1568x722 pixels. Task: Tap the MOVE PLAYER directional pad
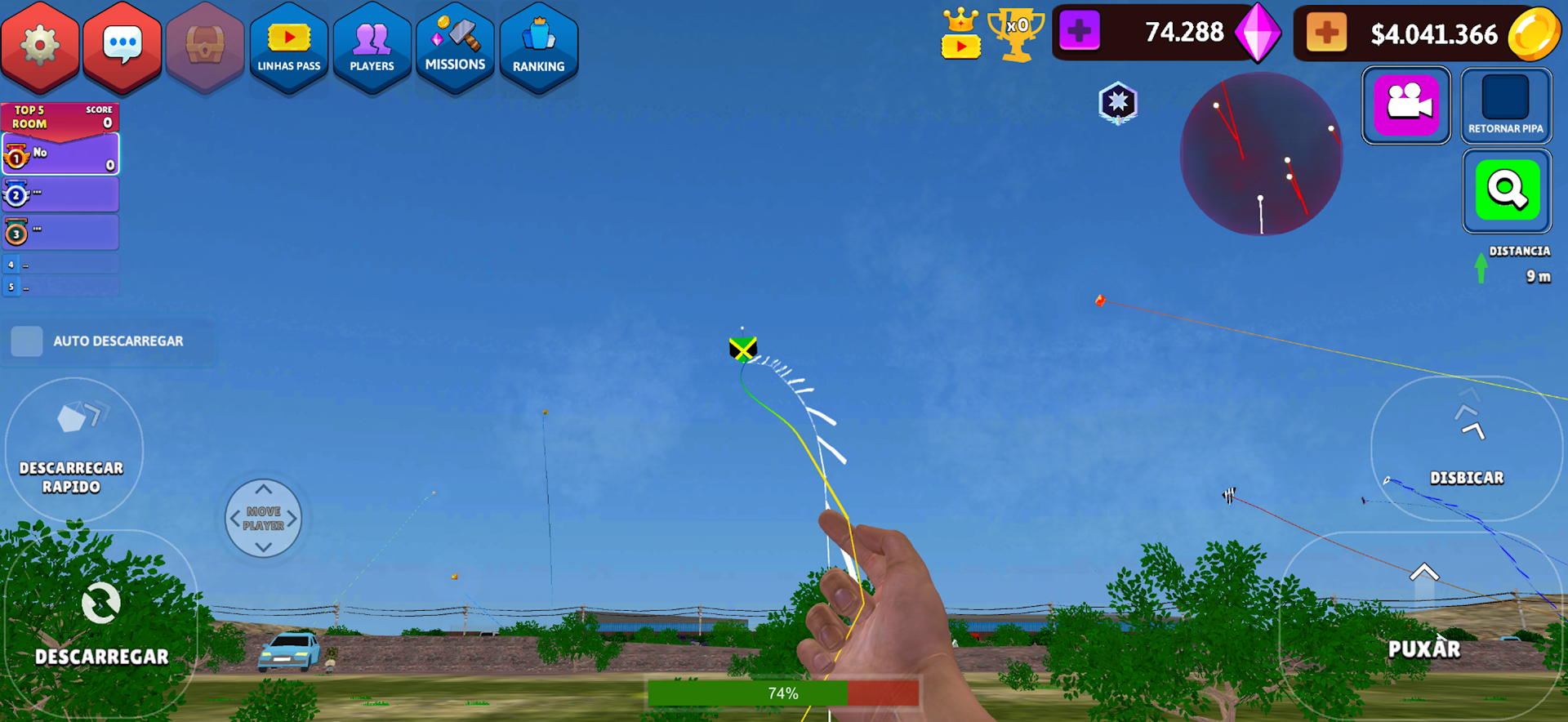[263, 518]
